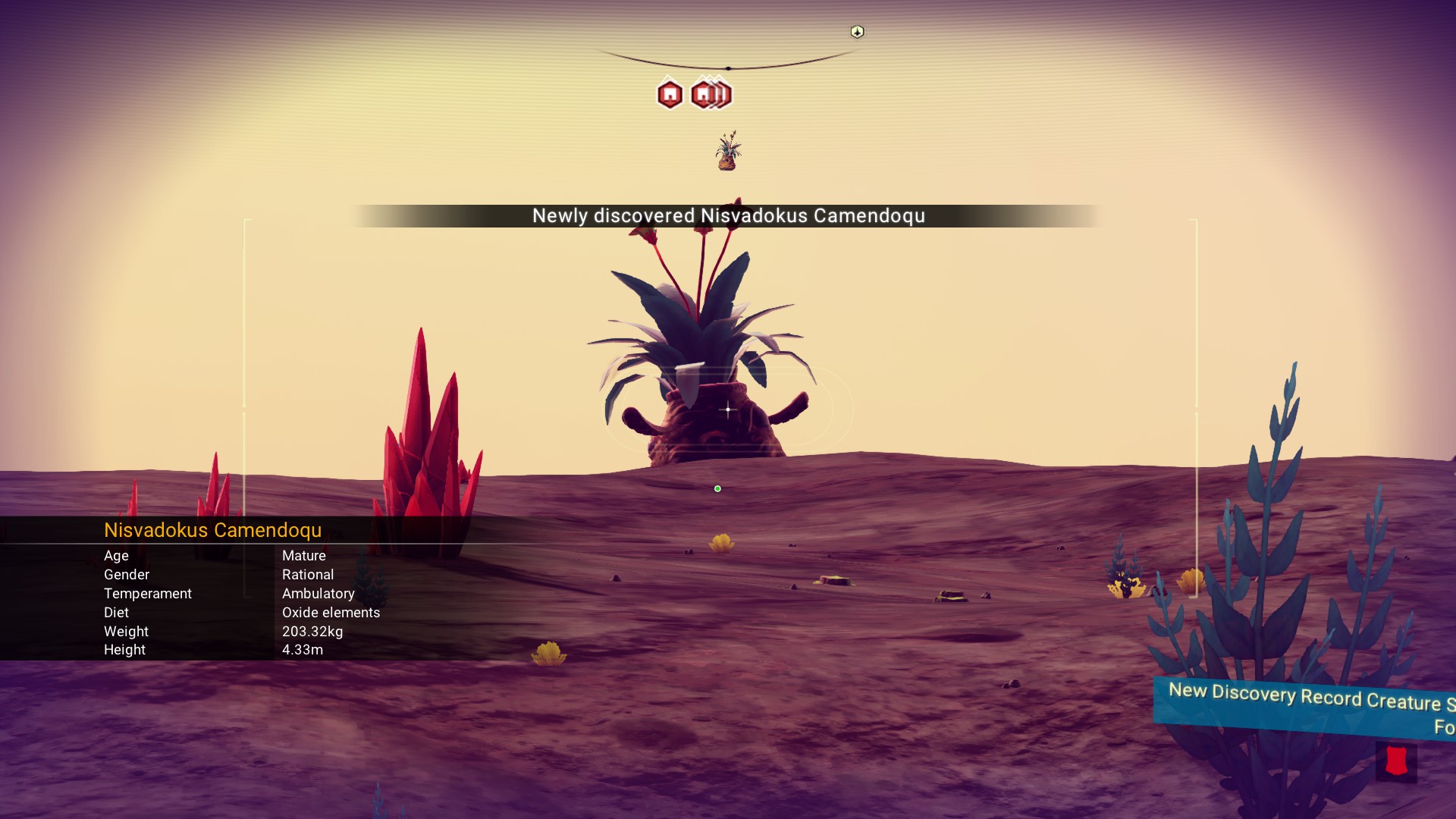Click the starship marker on the compass
1456x819 pixels.
click(x=857, y=32)
